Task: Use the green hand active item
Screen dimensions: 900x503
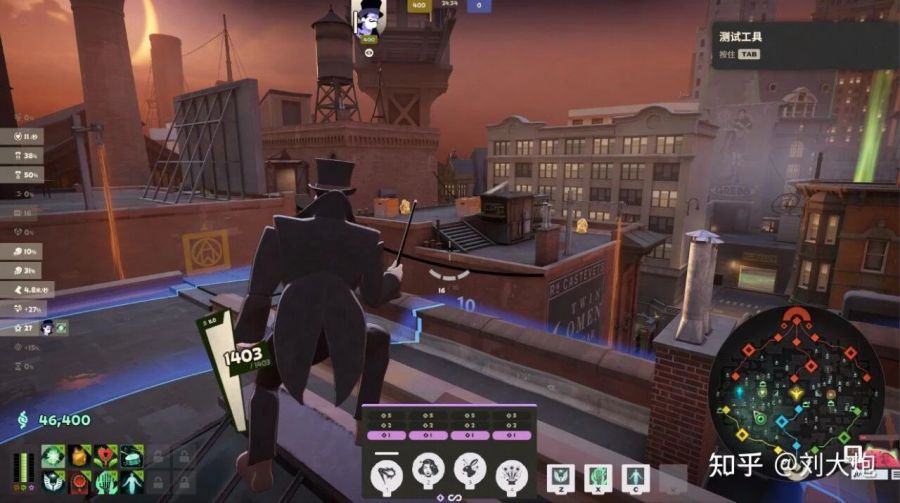Action: 598,475
